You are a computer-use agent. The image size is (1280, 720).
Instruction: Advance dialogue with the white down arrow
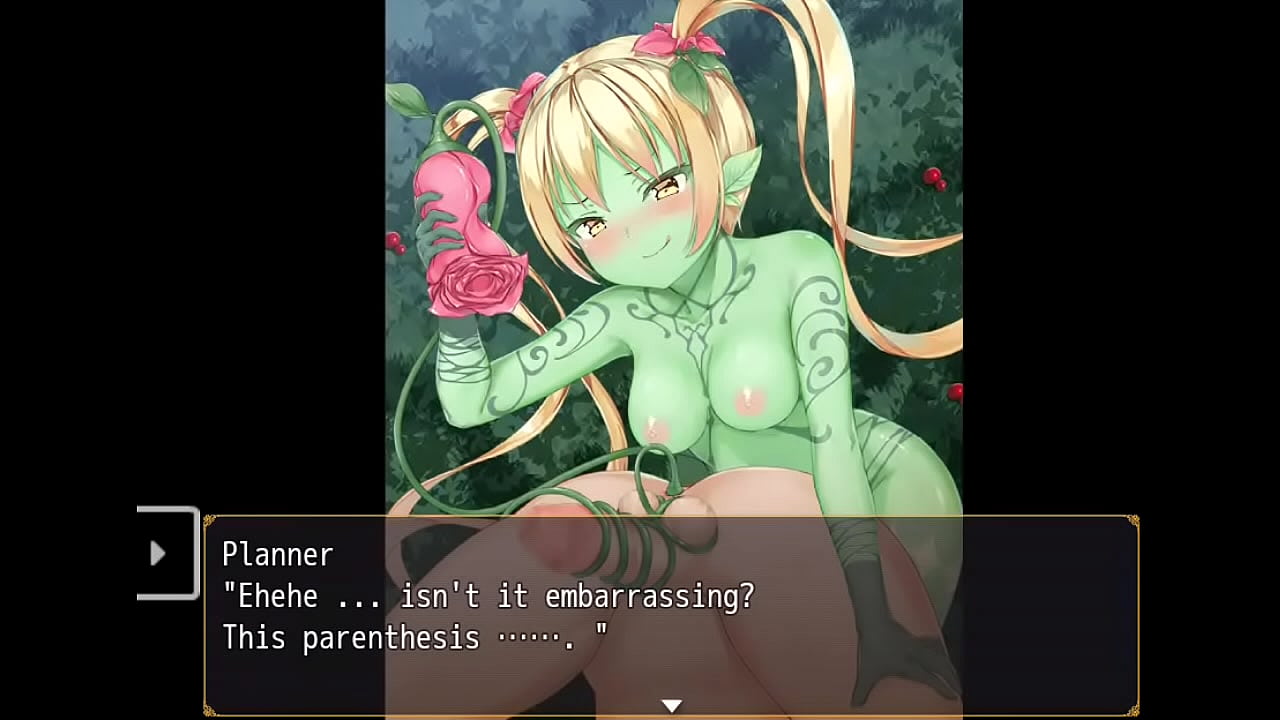click(x=672, y=706)
